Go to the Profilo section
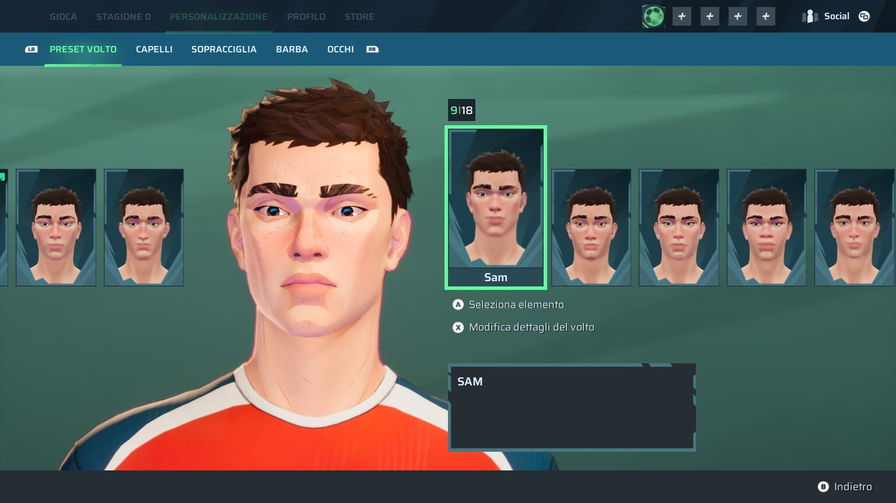 (x=305, y=17)
